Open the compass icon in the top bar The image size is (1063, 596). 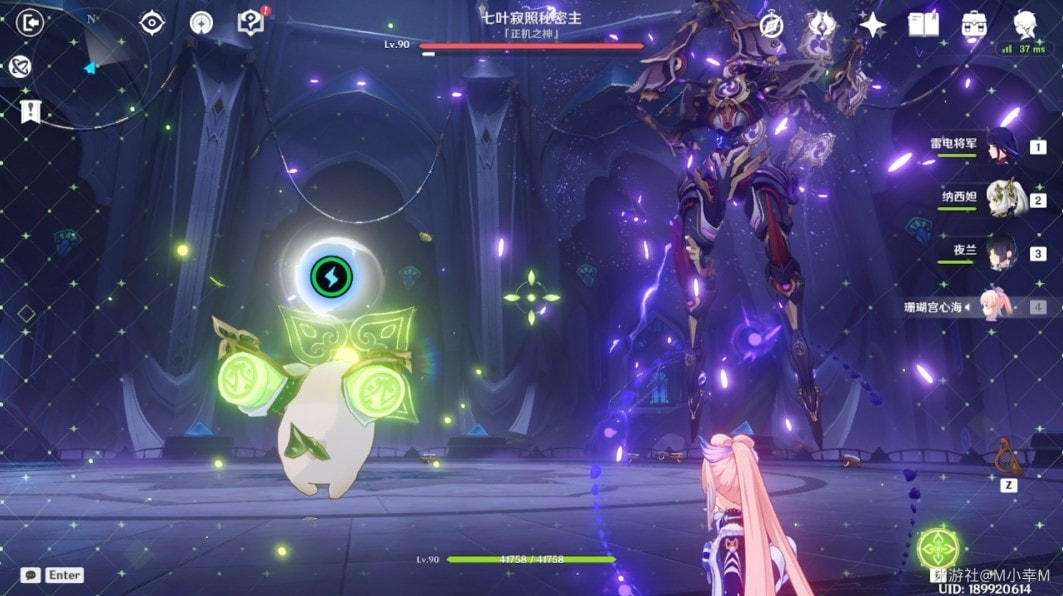point(771,25)
